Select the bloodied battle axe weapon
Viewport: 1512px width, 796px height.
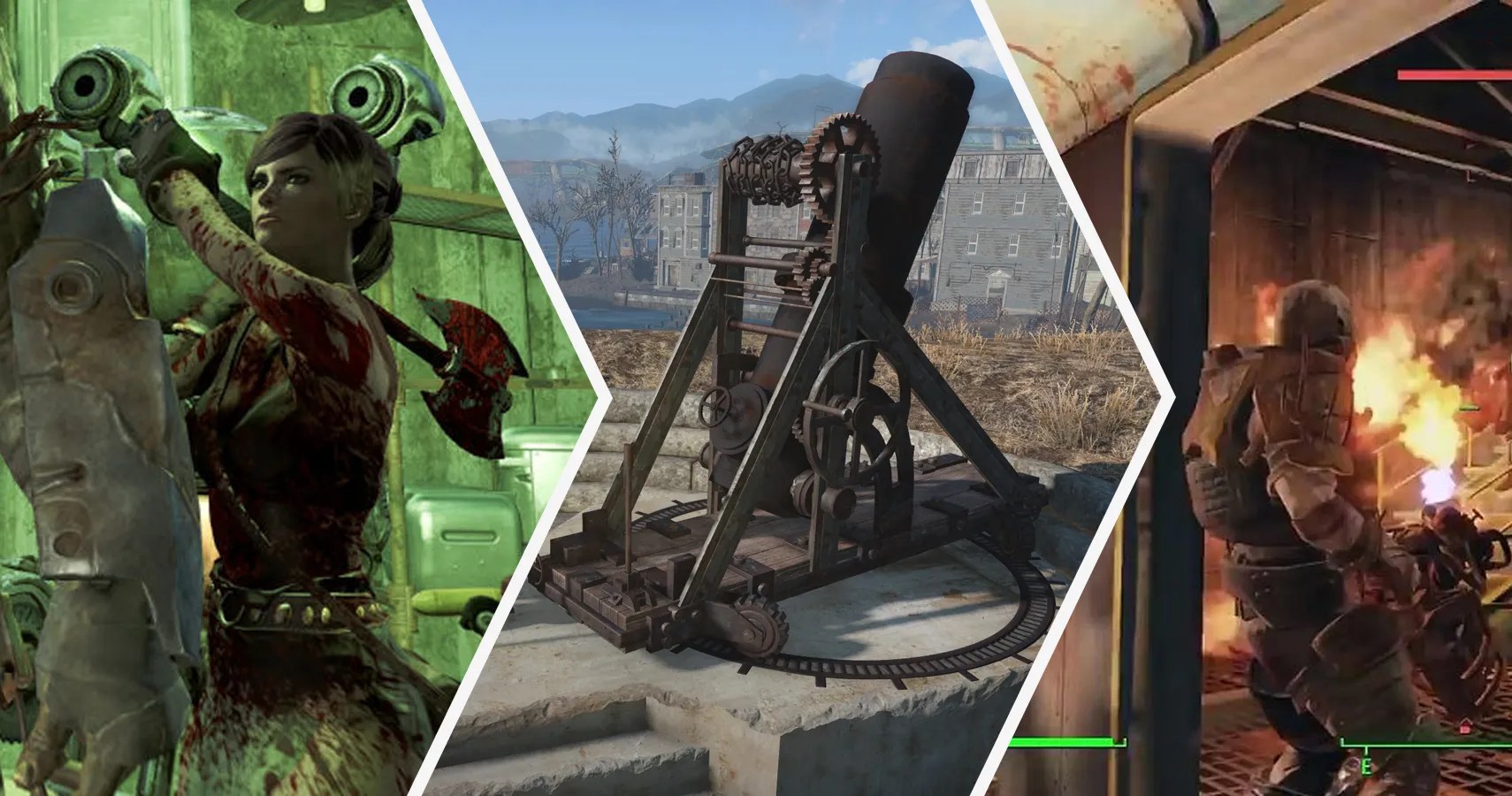[x=469, y=371]
